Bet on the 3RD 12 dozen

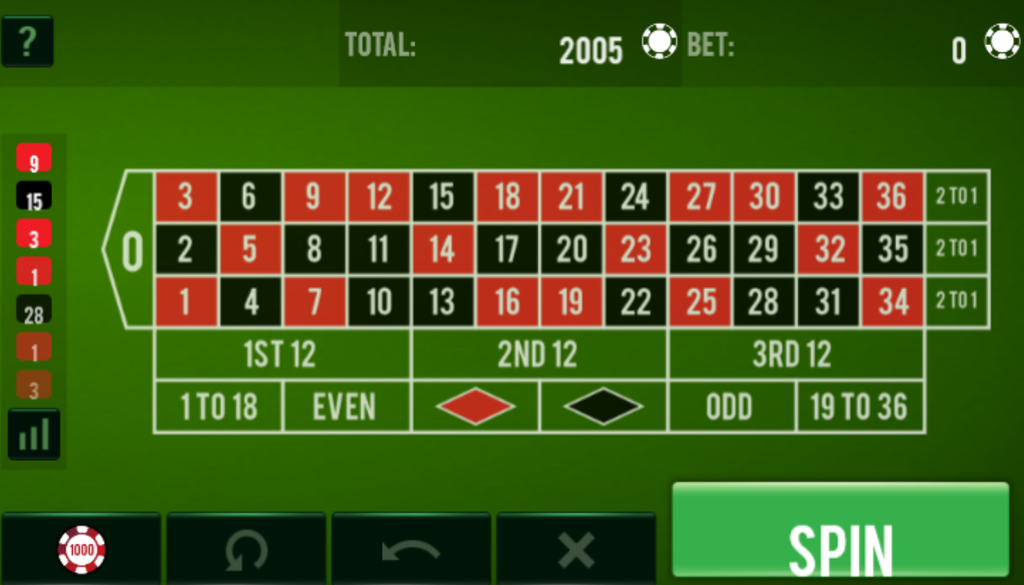coord(794,354)
